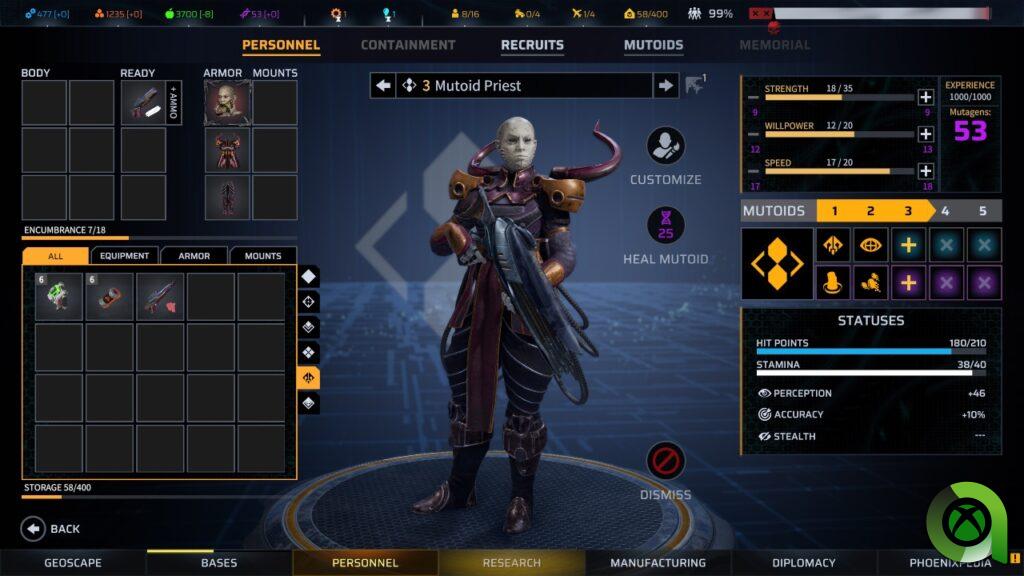The width and height of the screenshot is (1024, 576).
Task: Show only Armor items in storage
Action: coord(194,256)
